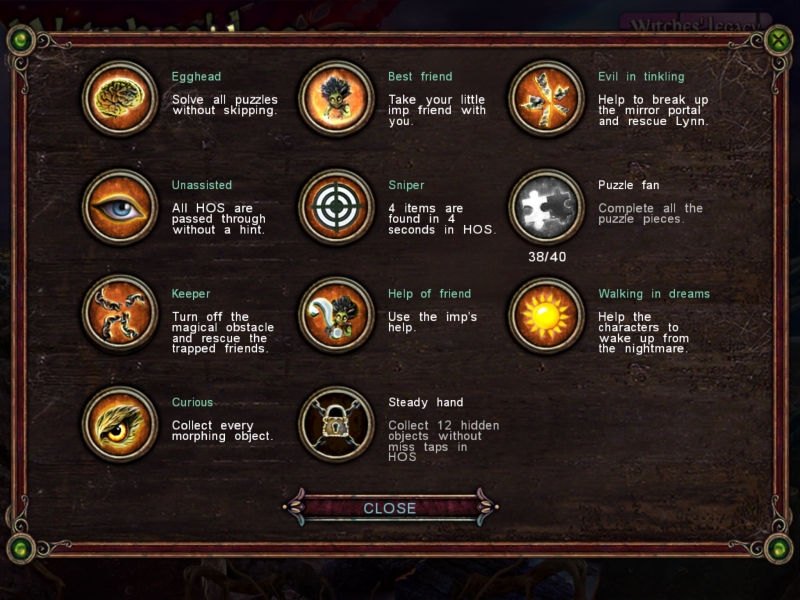Click the Walking in dreams sun icon
Image resolution: width=800 pixels, height=600 pixels.
tap(546, 315)
